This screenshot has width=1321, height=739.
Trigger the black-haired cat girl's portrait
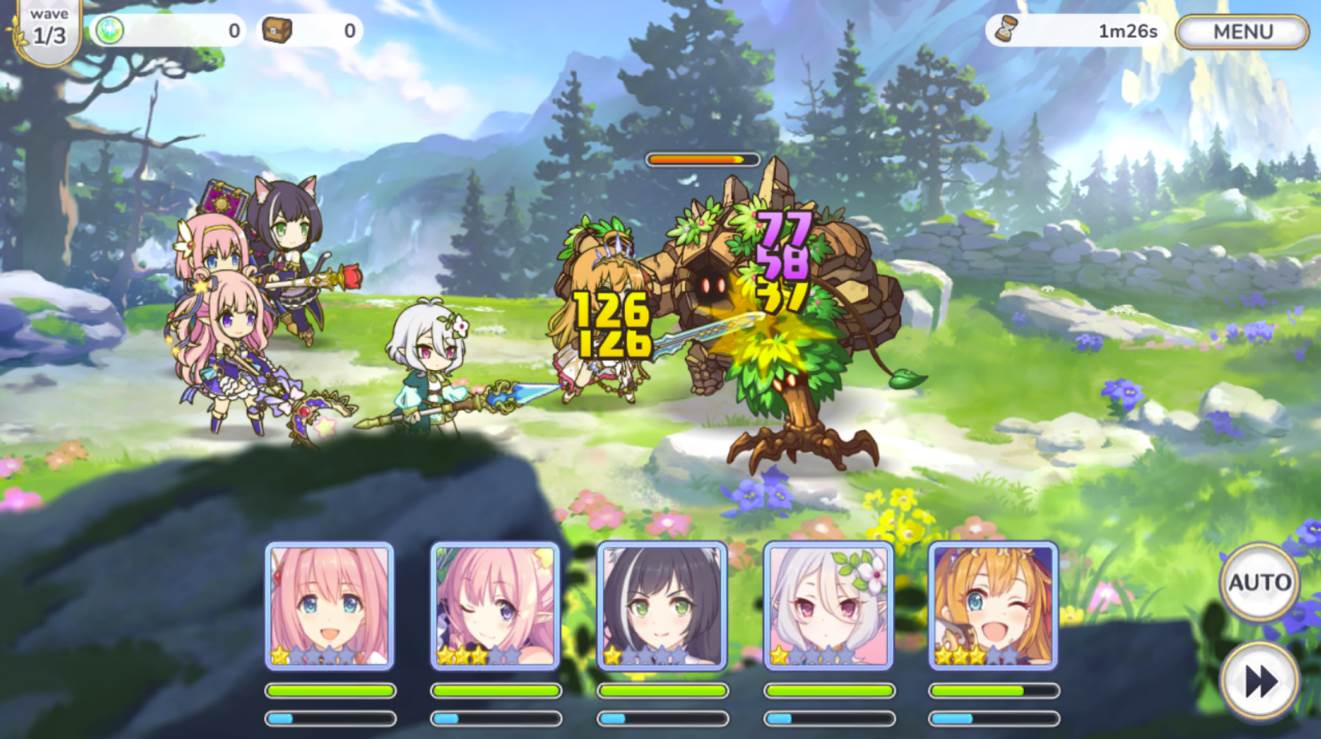[x=661, y=605]
